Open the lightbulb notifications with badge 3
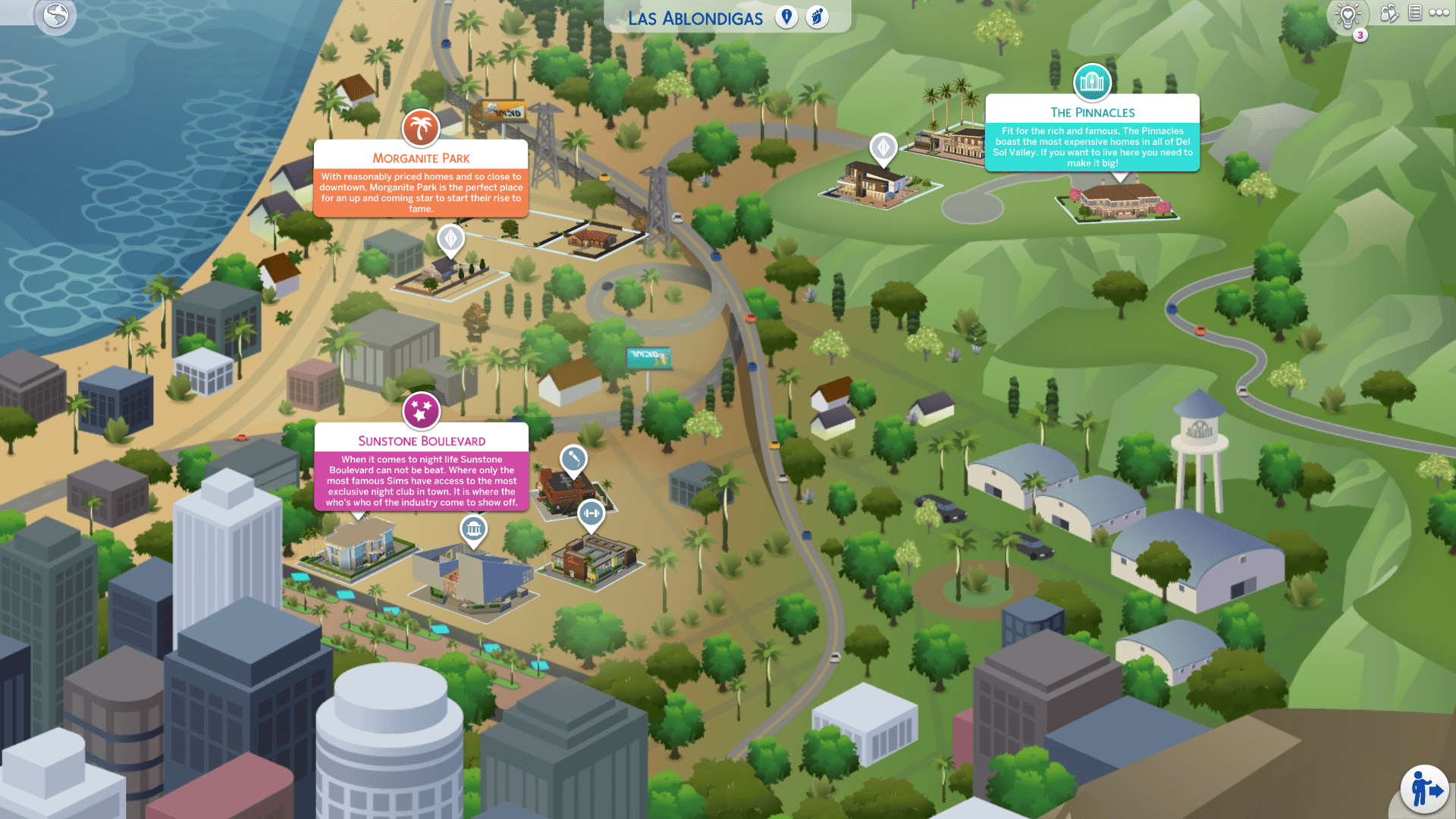This screenshot has width=1456, height=819. pos(1348,15)
